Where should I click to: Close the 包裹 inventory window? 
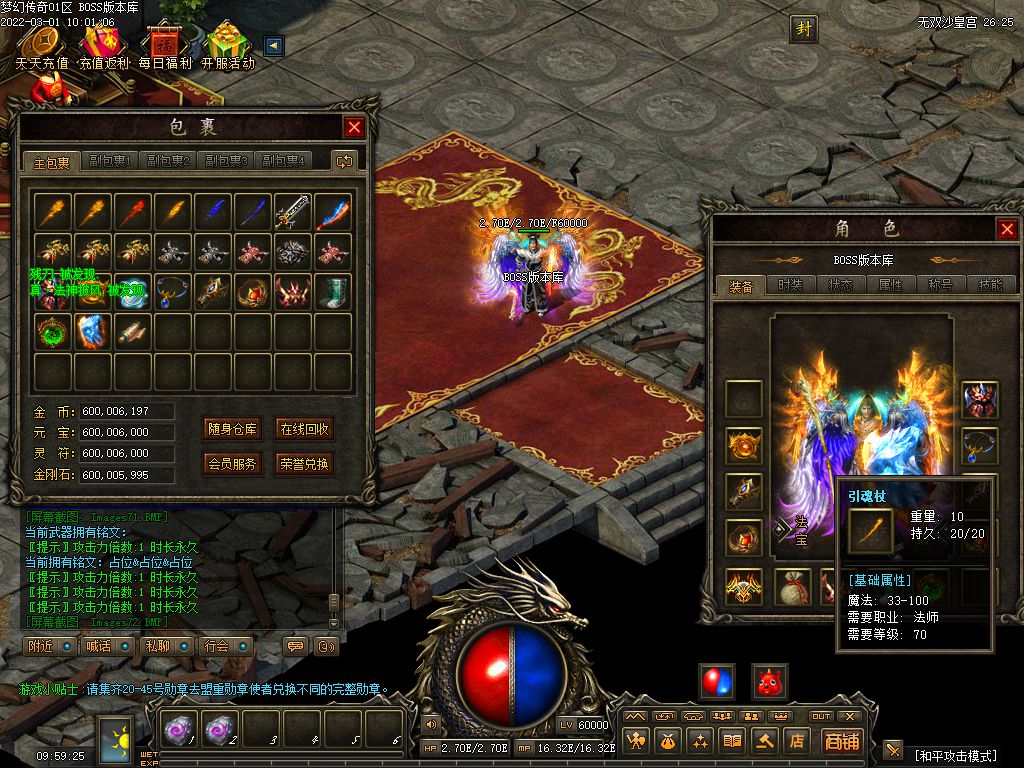(354, 127)
